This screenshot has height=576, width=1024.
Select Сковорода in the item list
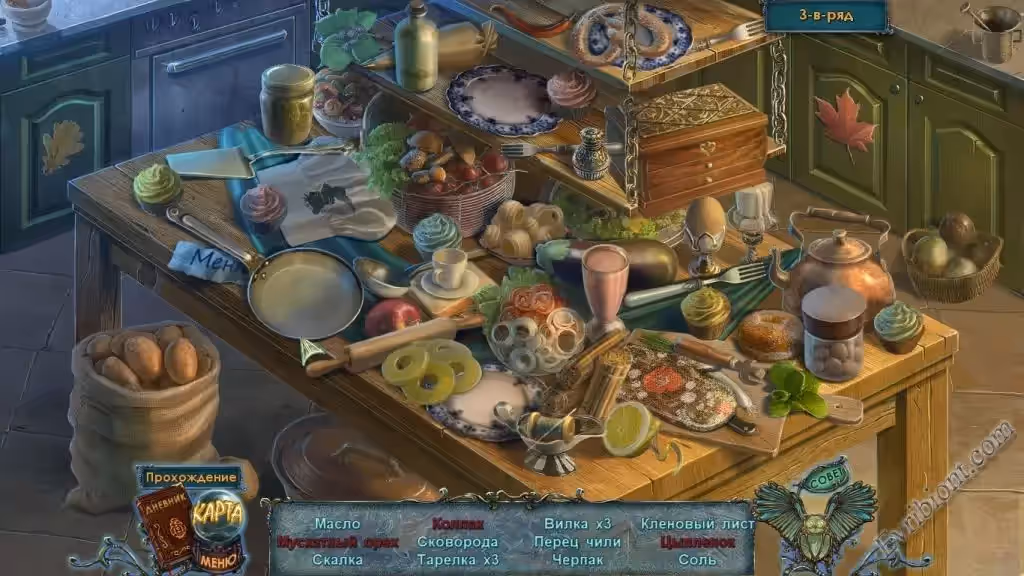pyautogui.click(x=458, y=542)
